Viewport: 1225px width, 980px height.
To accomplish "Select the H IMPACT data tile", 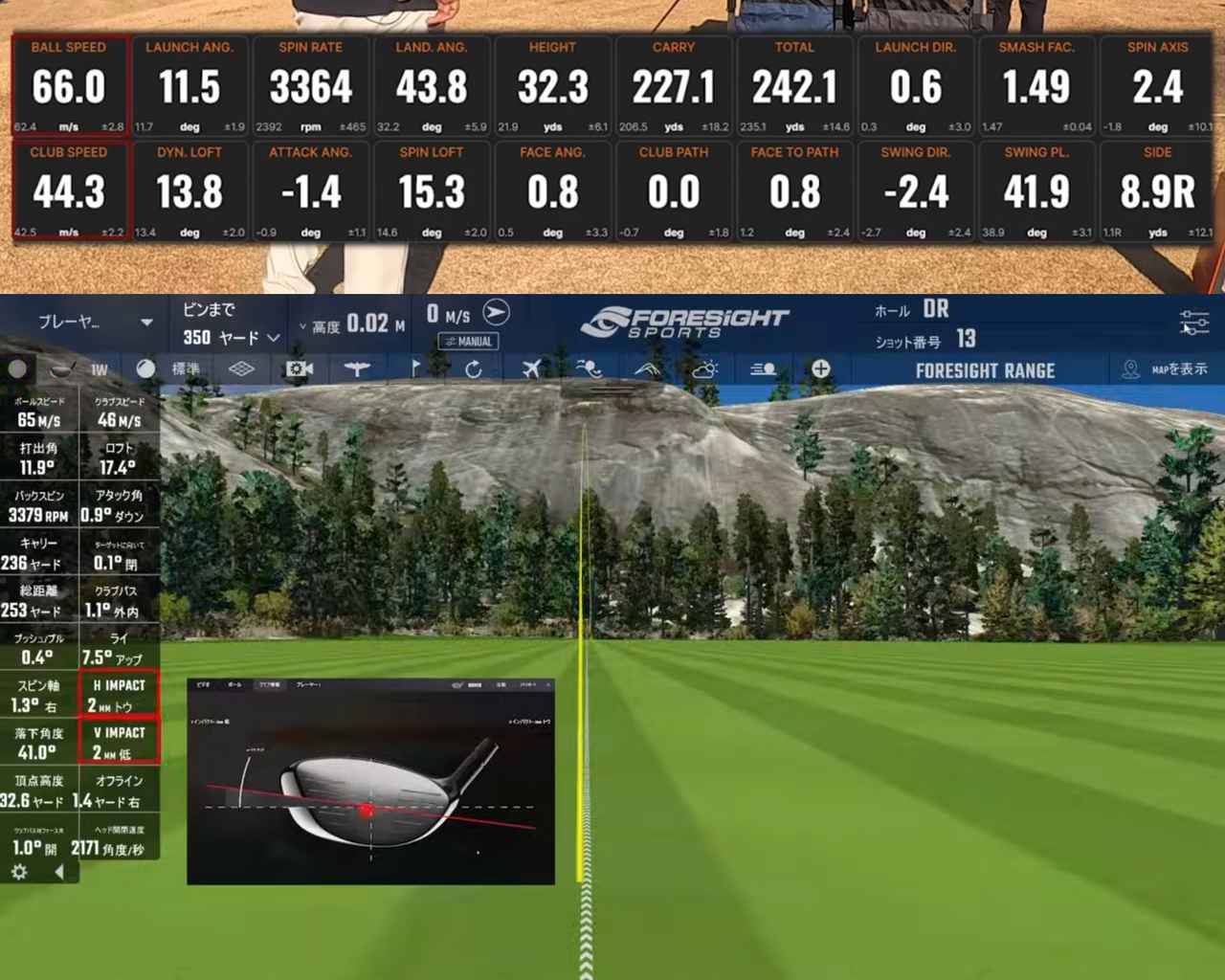I will [119, 695].
